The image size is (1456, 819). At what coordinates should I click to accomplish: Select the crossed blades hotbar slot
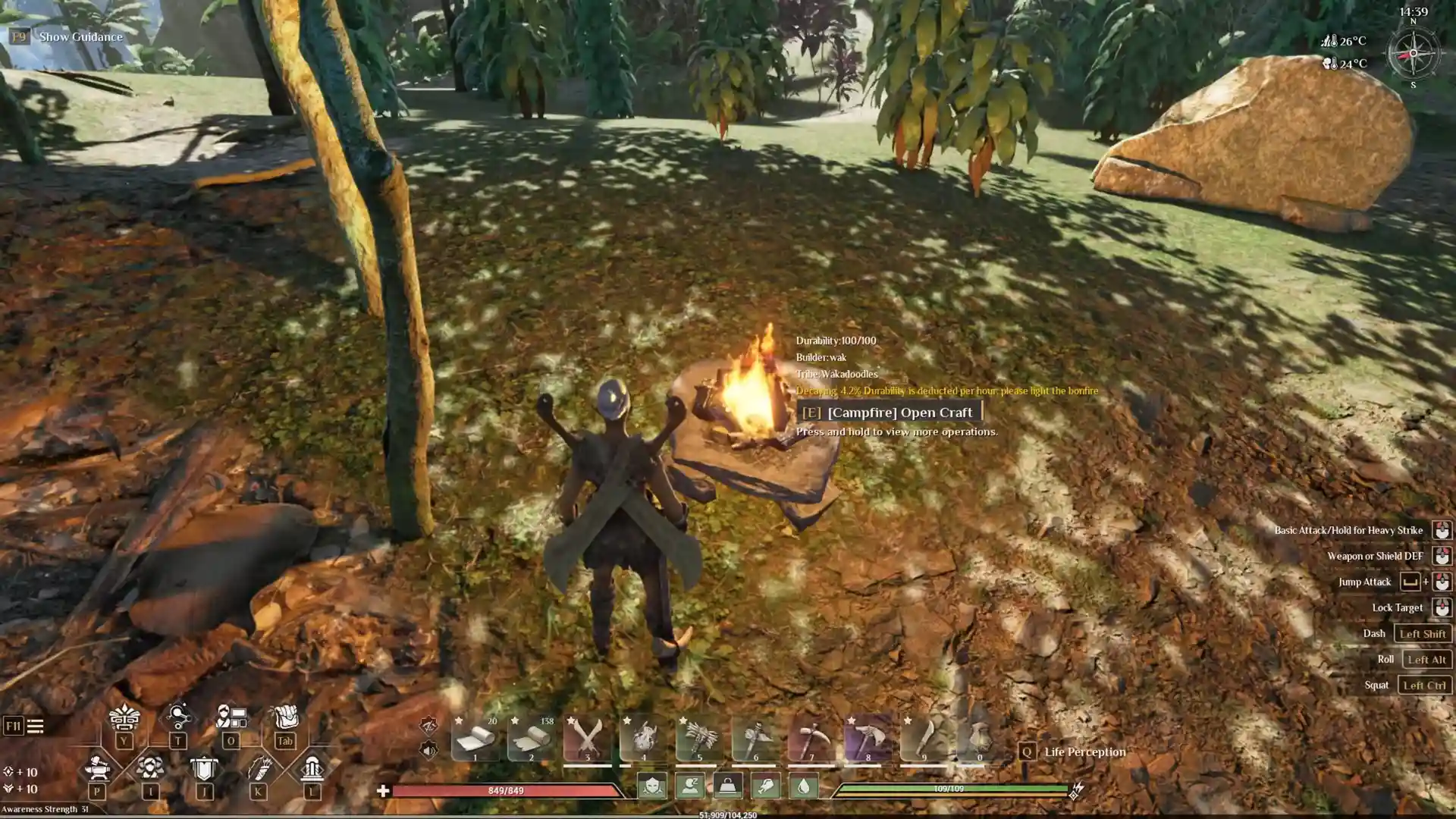(587, 737)
